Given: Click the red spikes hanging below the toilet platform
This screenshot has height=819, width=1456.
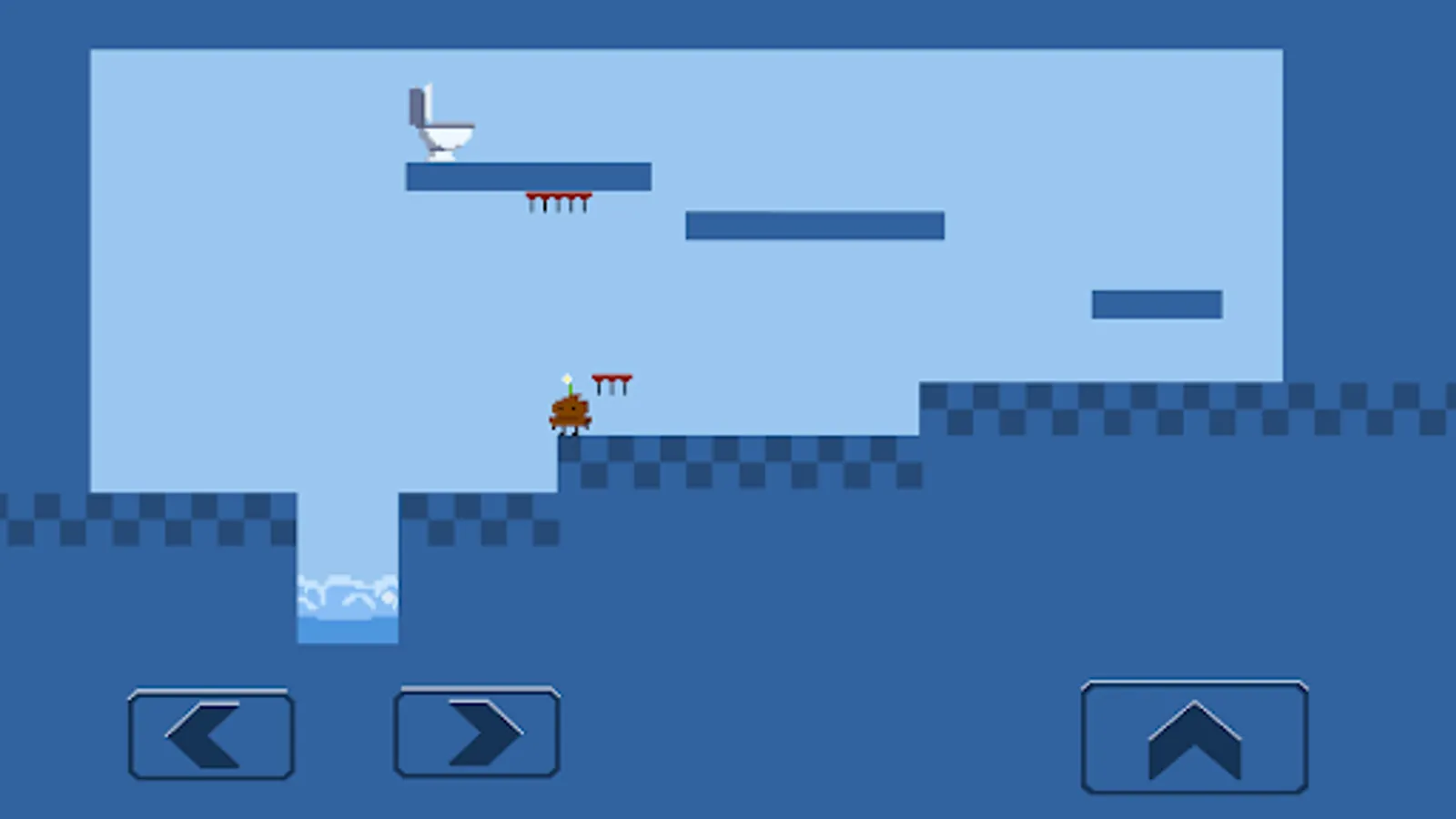Looking at the screenshot, I should tap(557, 202).
